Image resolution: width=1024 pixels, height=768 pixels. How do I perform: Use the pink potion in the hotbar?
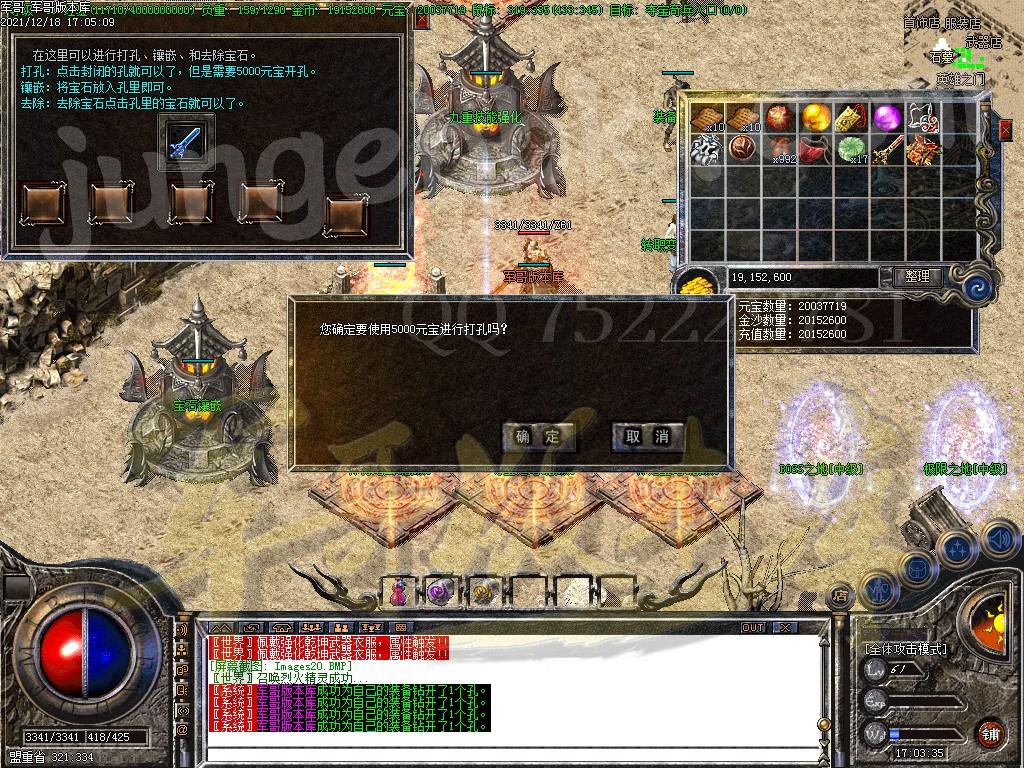click(x=398, y=592)
